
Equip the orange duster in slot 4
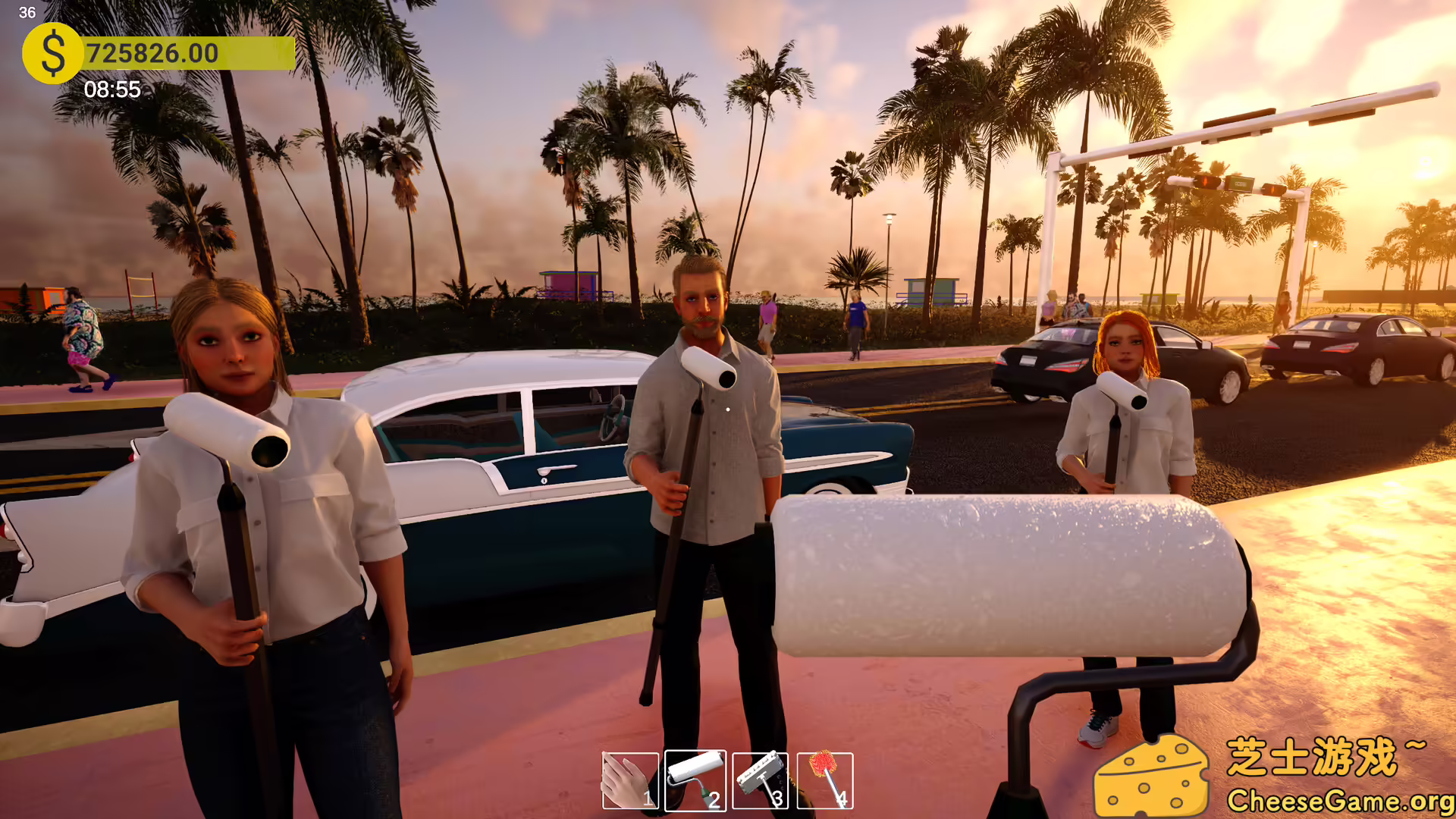tap(826, 781)
